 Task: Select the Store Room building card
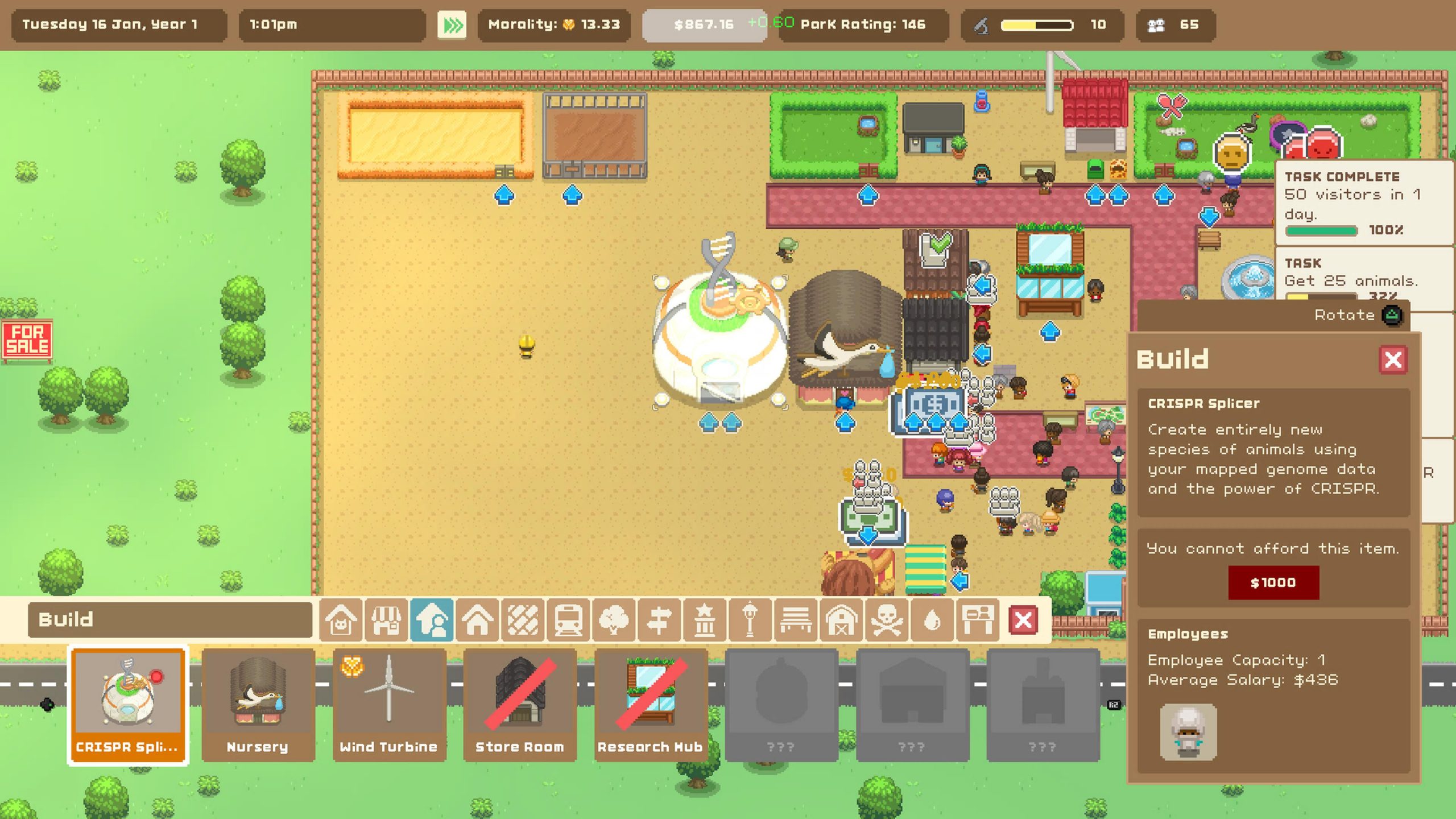pyautogui.click(x=520, y=705)
